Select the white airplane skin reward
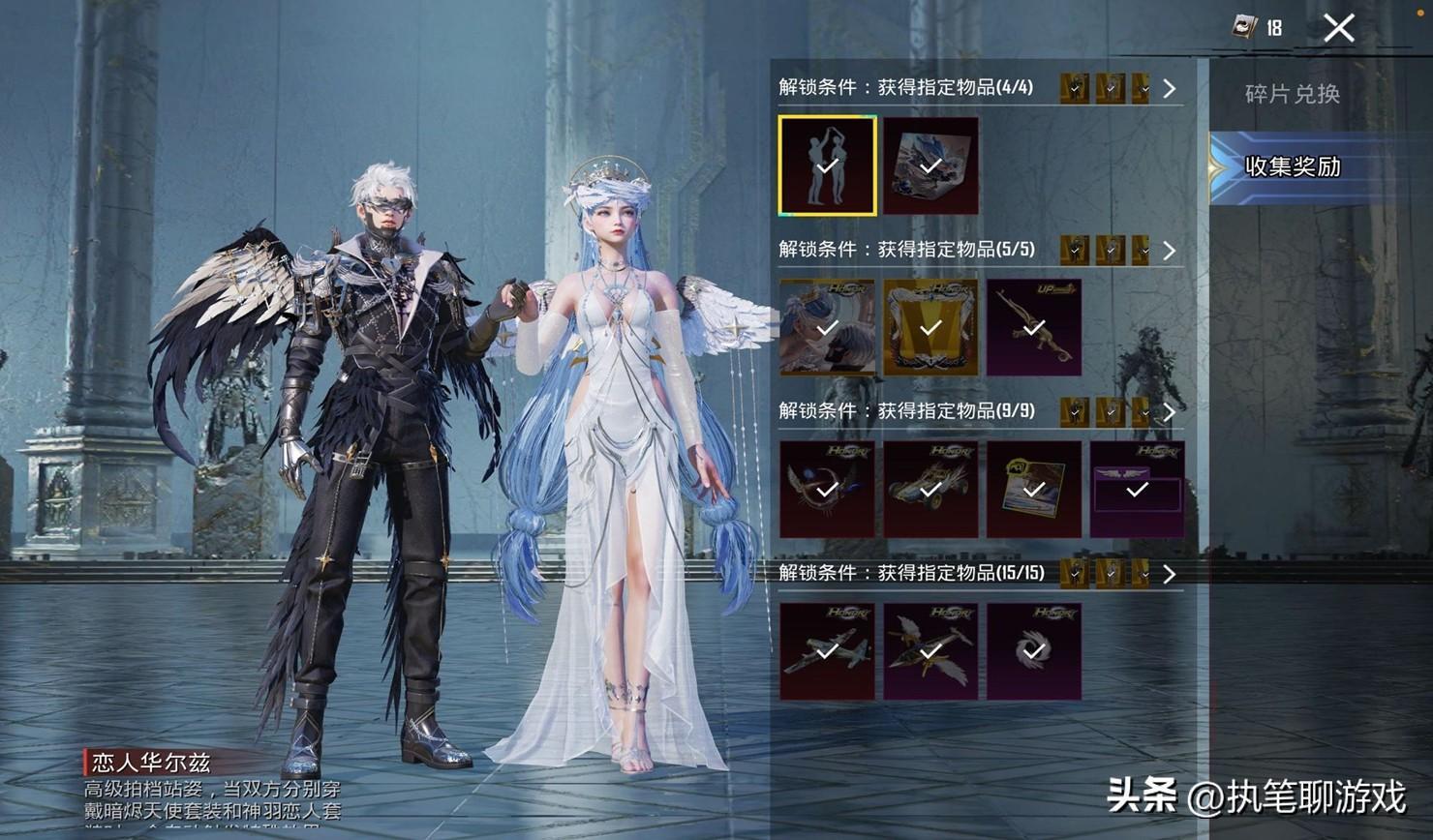 pyautogui.click(x=827, y=651)
